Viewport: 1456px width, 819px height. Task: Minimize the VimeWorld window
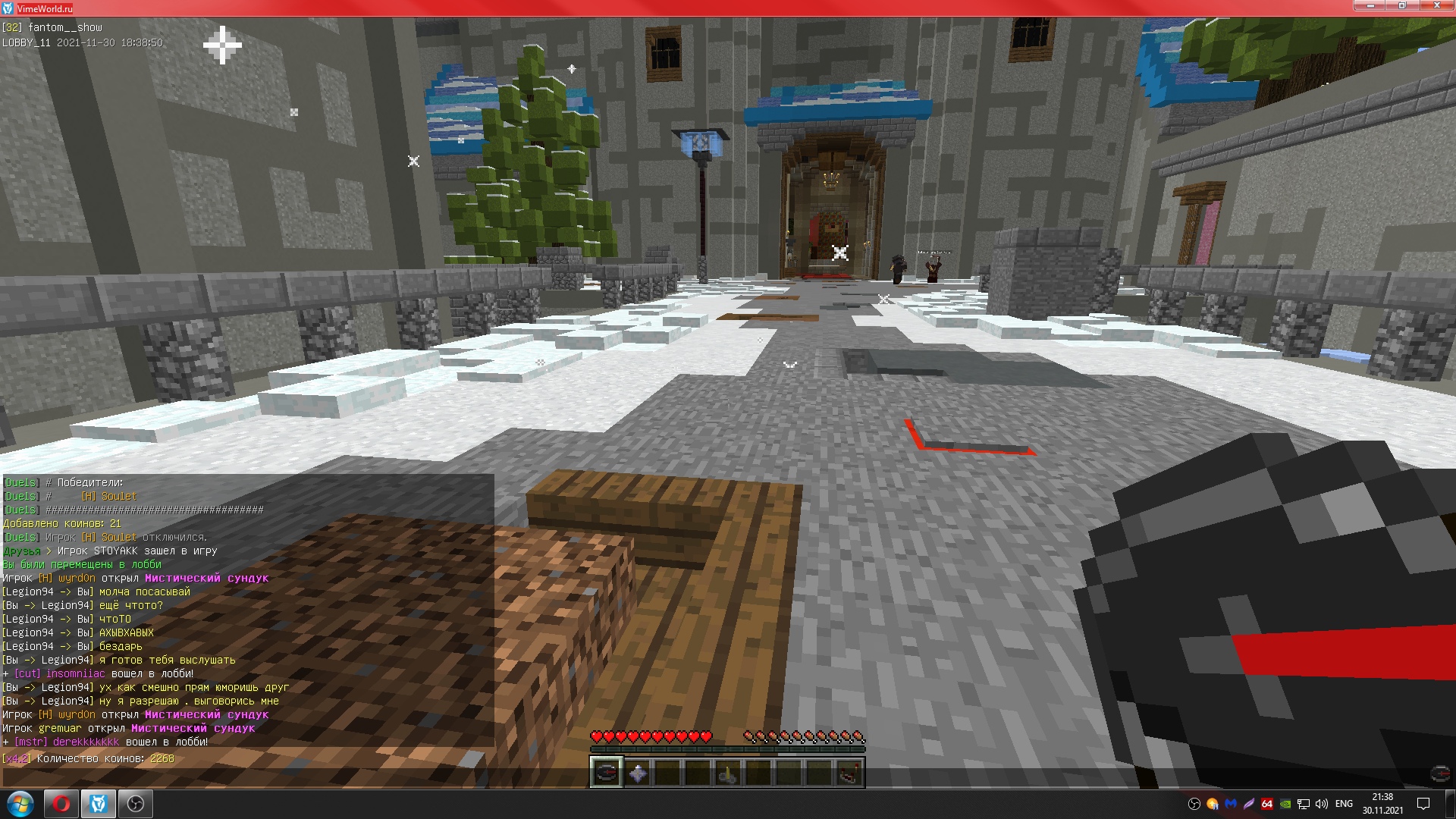pyautogui.click(x=1370, y=7)
